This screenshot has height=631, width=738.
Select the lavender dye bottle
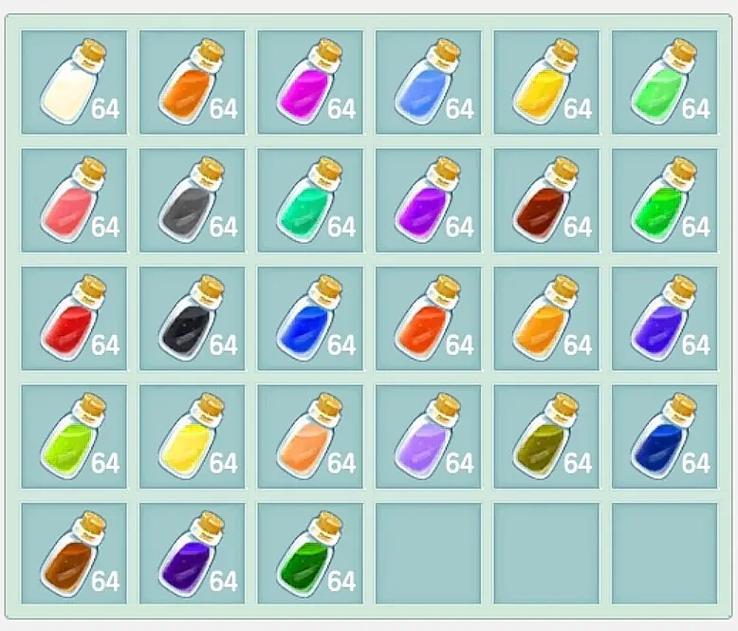[428, 436]
